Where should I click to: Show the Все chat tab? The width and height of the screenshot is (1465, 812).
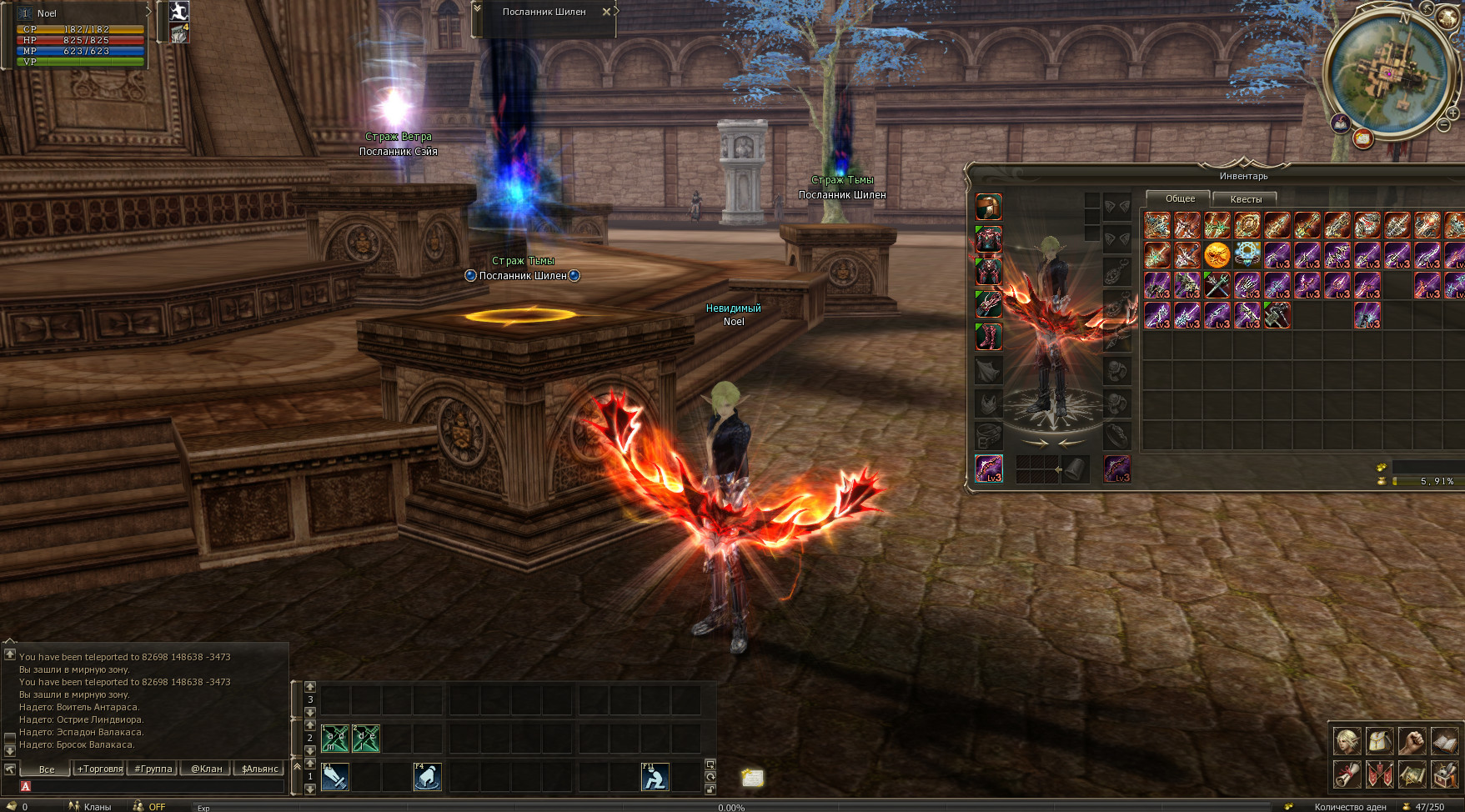pos(47,769)
